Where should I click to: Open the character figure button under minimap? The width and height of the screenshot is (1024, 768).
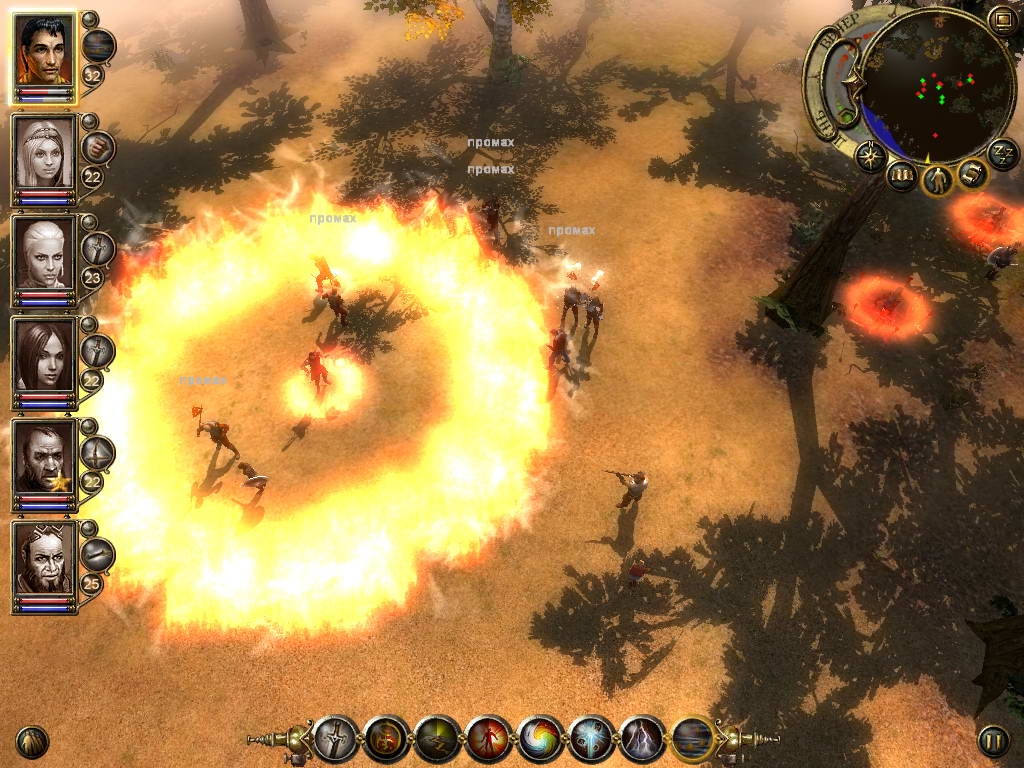point(938,180)
